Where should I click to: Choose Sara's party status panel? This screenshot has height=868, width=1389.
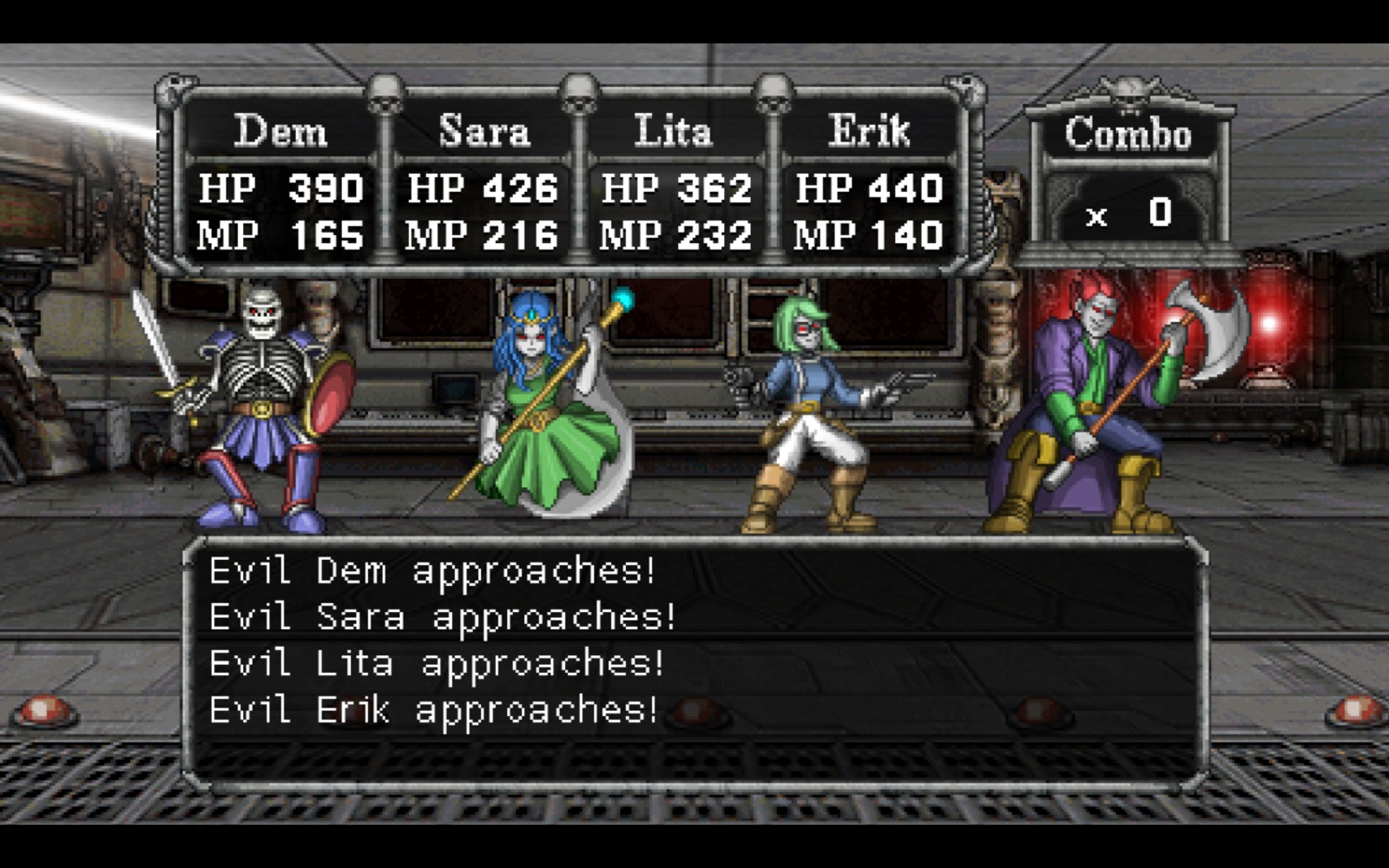(483, 184)
